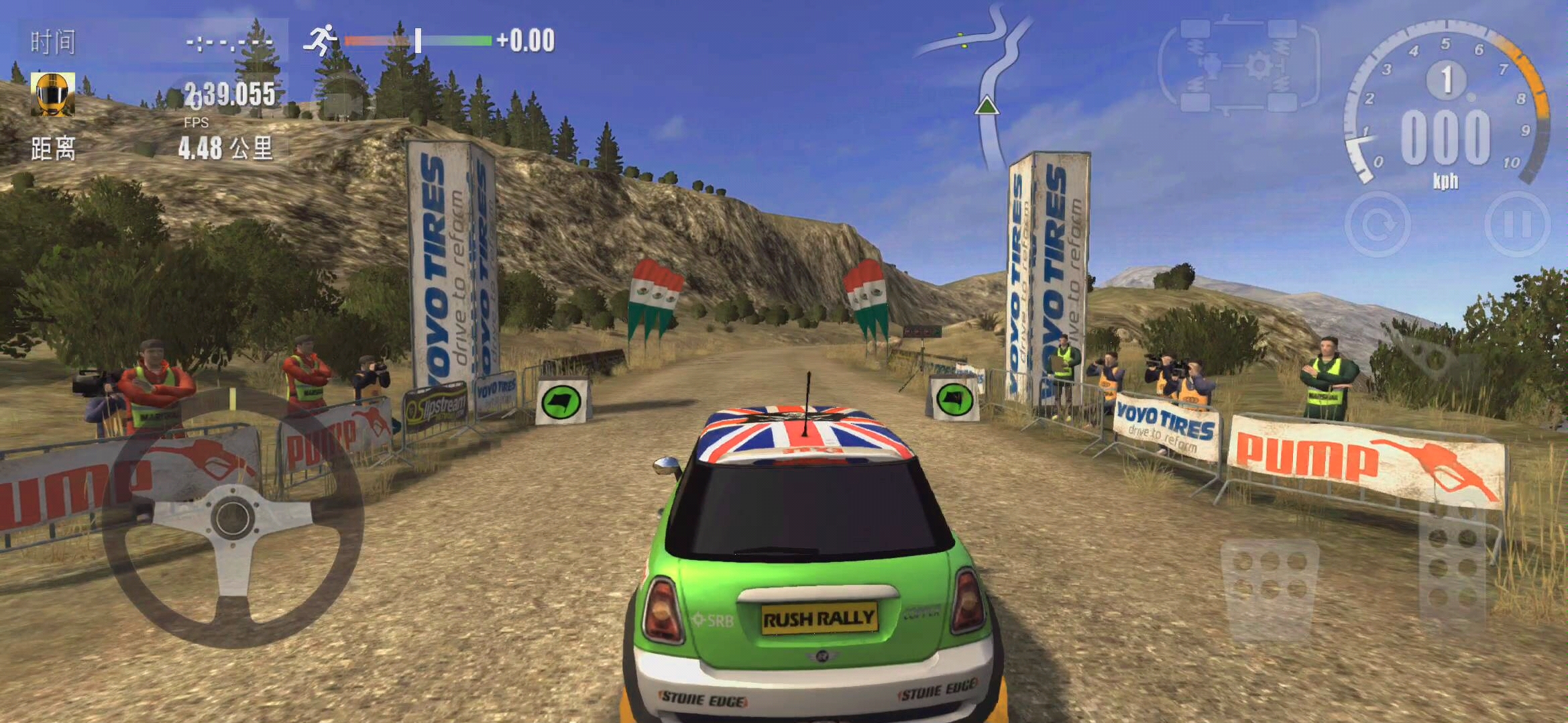The height and width of the screenshot is (723, 1568).
Task: Select the yellow helmet driver avatar
Action: point(52,94)
